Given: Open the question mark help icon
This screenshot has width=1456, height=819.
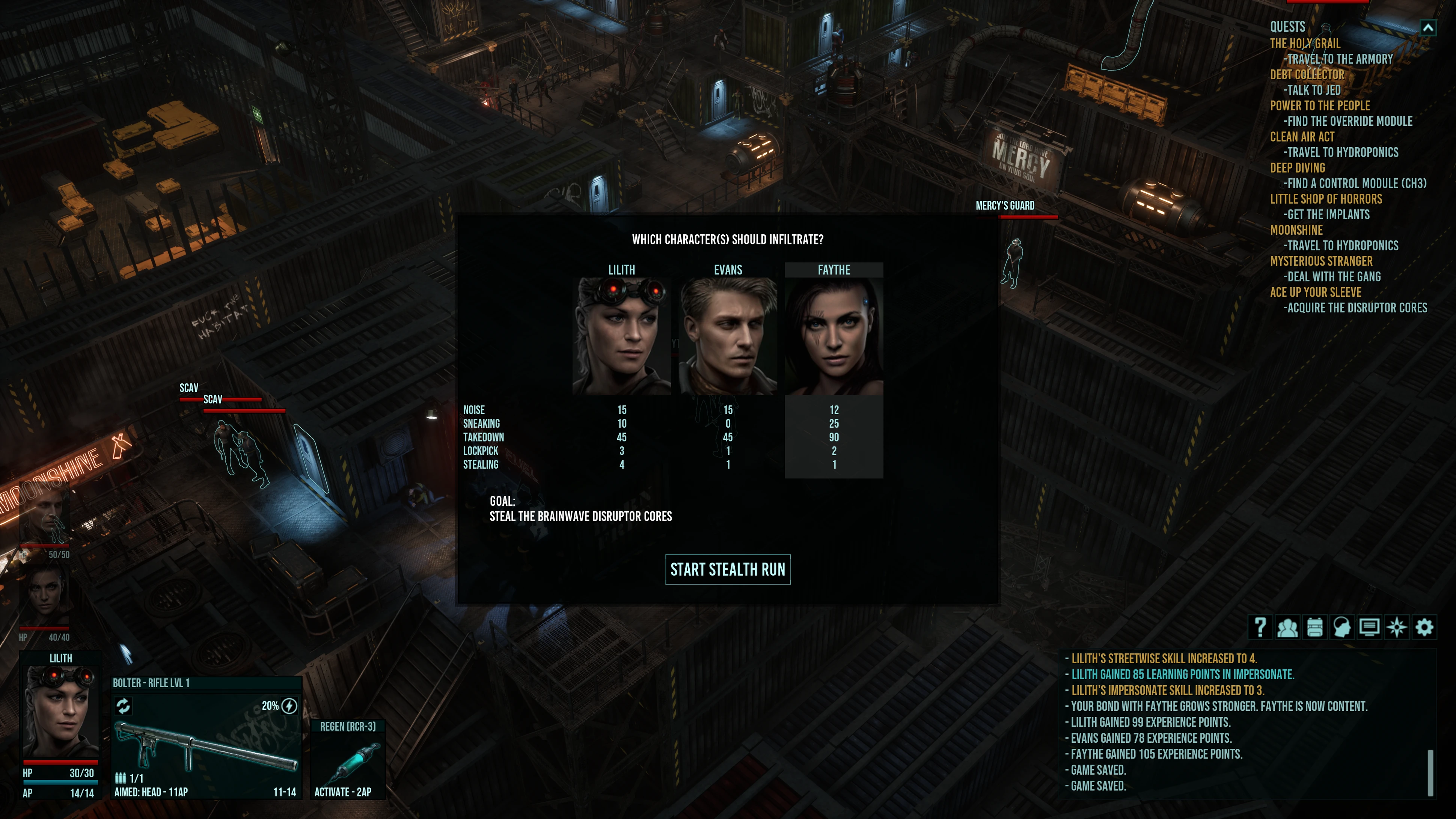Looking at the screenshot, I should click(x=1260, y=627).
